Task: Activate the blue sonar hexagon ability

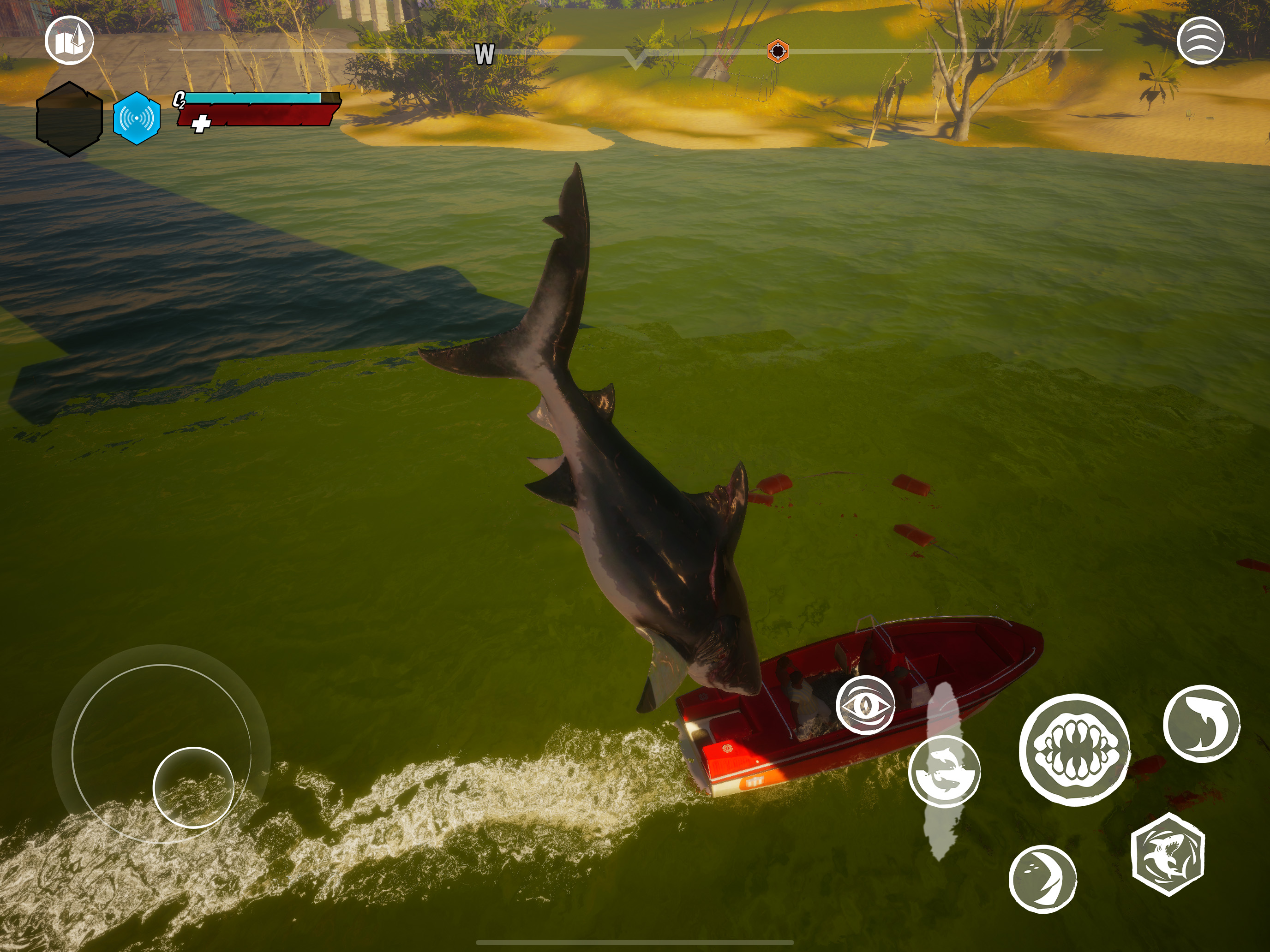Action: click(x=137, y=118)
